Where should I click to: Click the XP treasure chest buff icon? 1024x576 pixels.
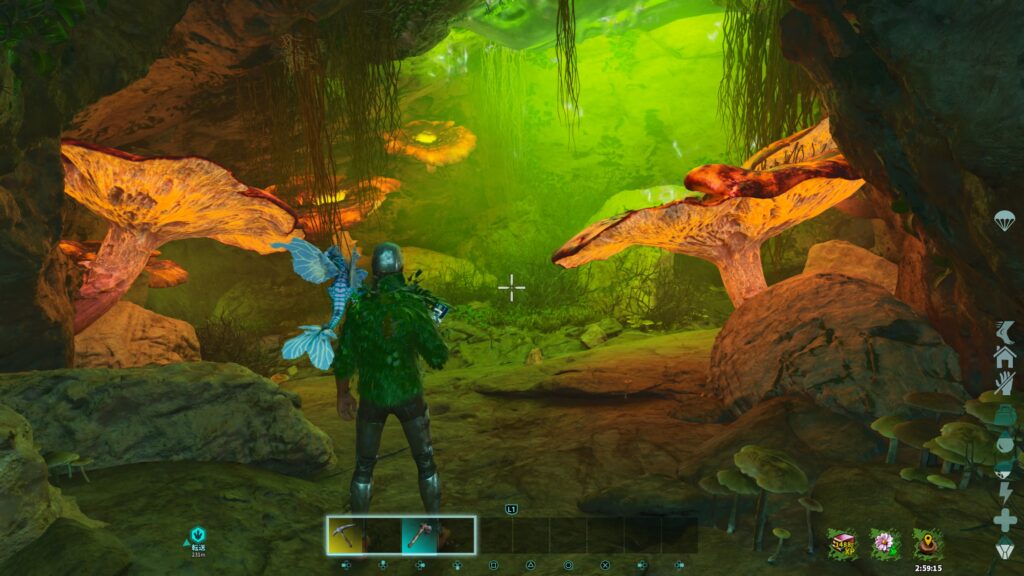[841, 543]
